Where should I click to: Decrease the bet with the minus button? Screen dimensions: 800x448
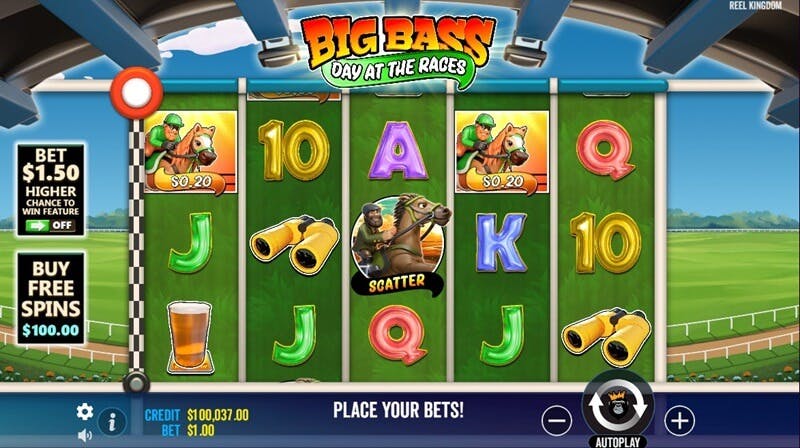[559, 419]
